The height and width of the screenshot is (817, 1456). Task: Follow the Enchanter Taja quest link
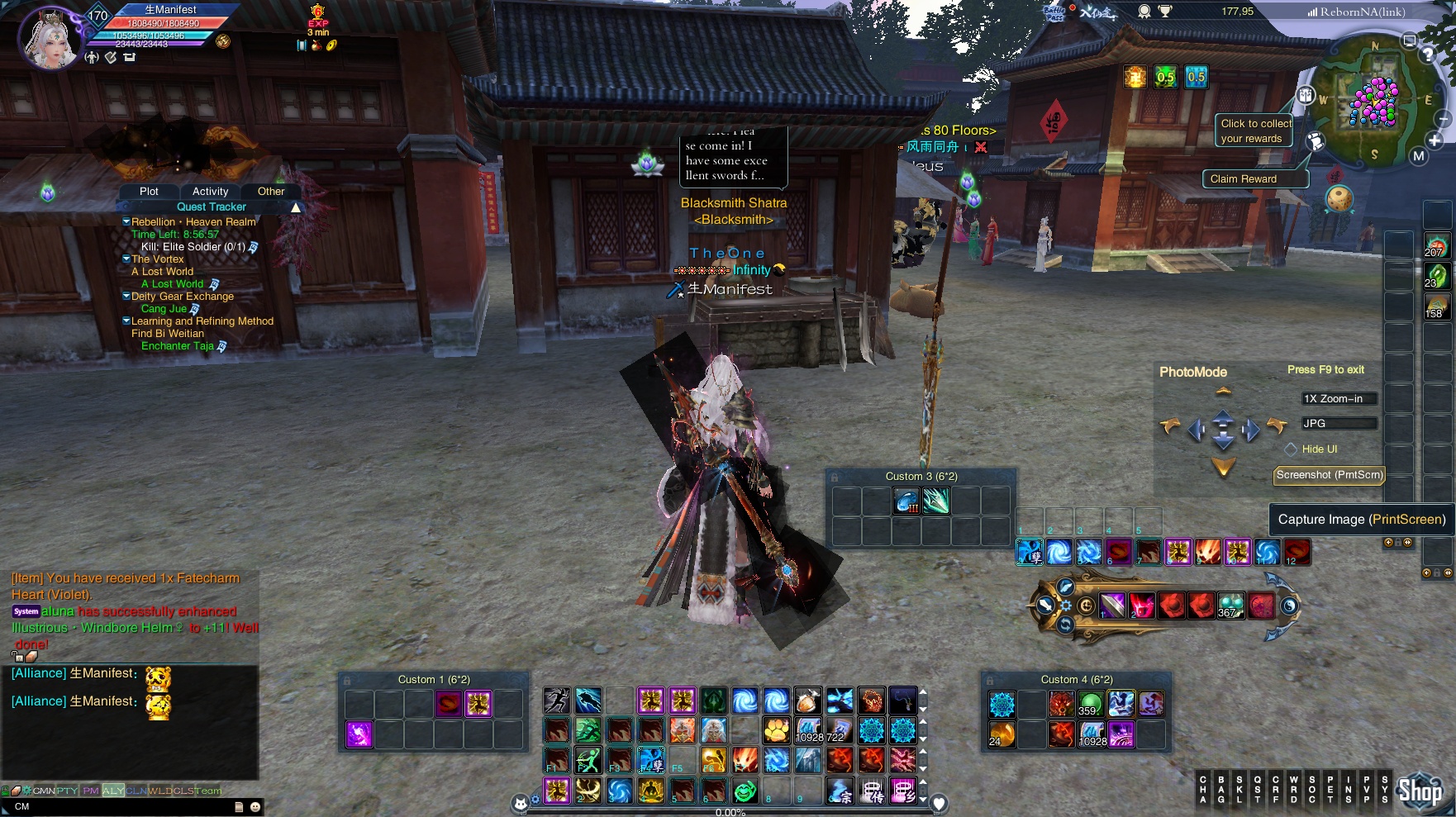[178, 346]
